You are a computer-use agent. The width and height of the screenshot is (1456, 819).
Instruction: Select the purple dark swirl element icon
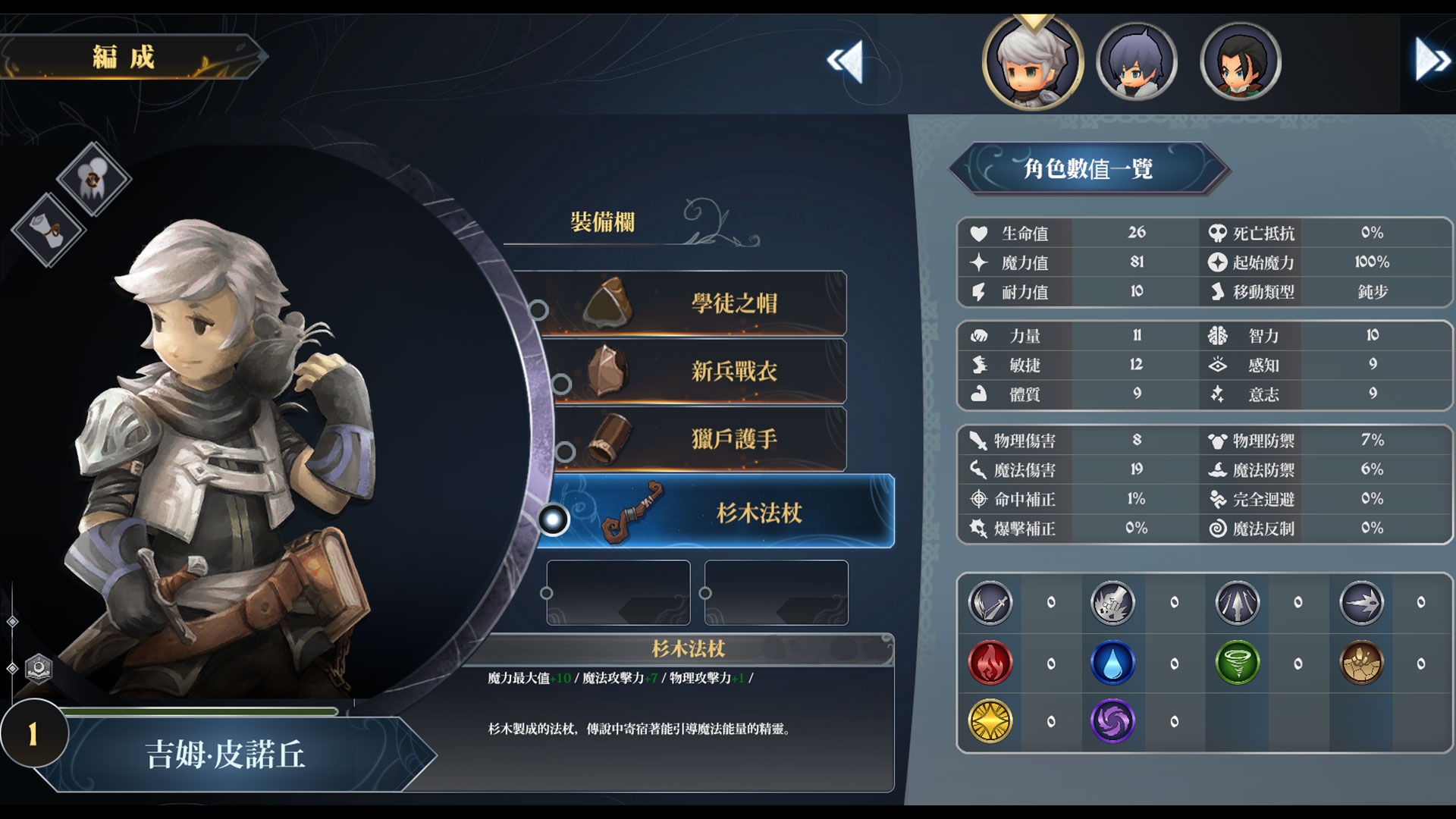click(1112, 721)
